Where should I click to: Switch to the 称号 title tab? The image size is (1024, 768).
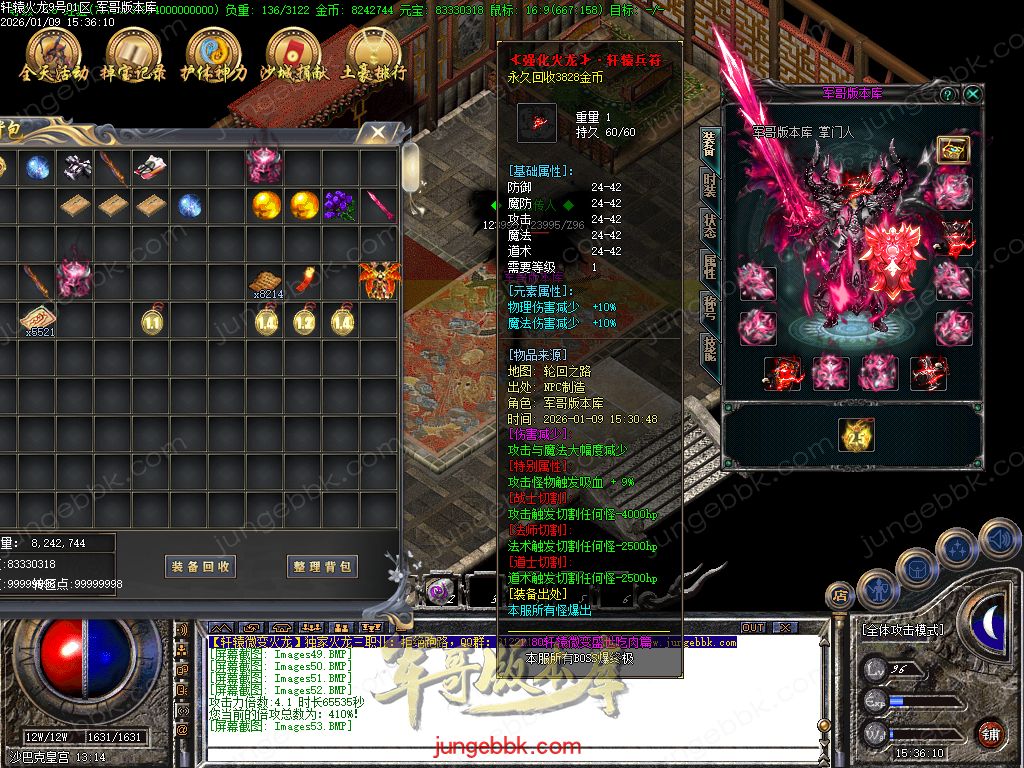708,307
